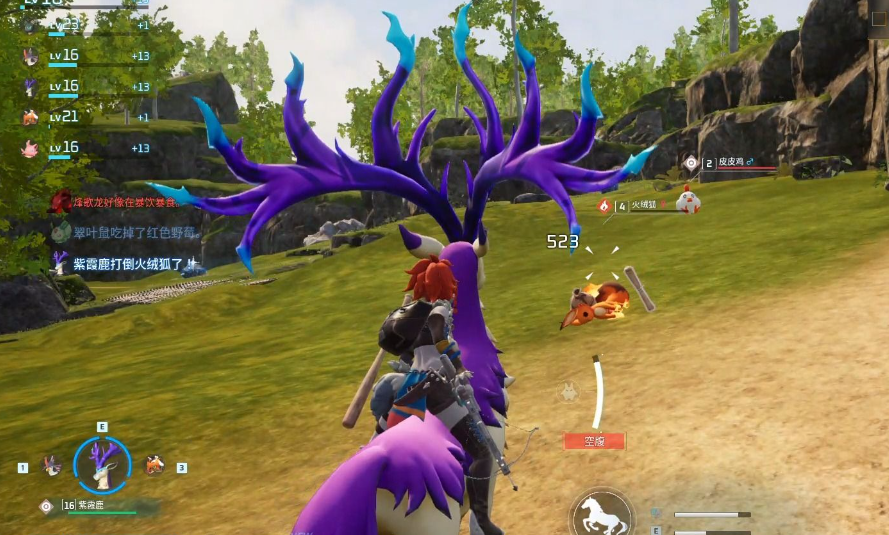Click the red 空腹 hunger status tag
This screenshot has width=889, height=535.
(594, 440)
